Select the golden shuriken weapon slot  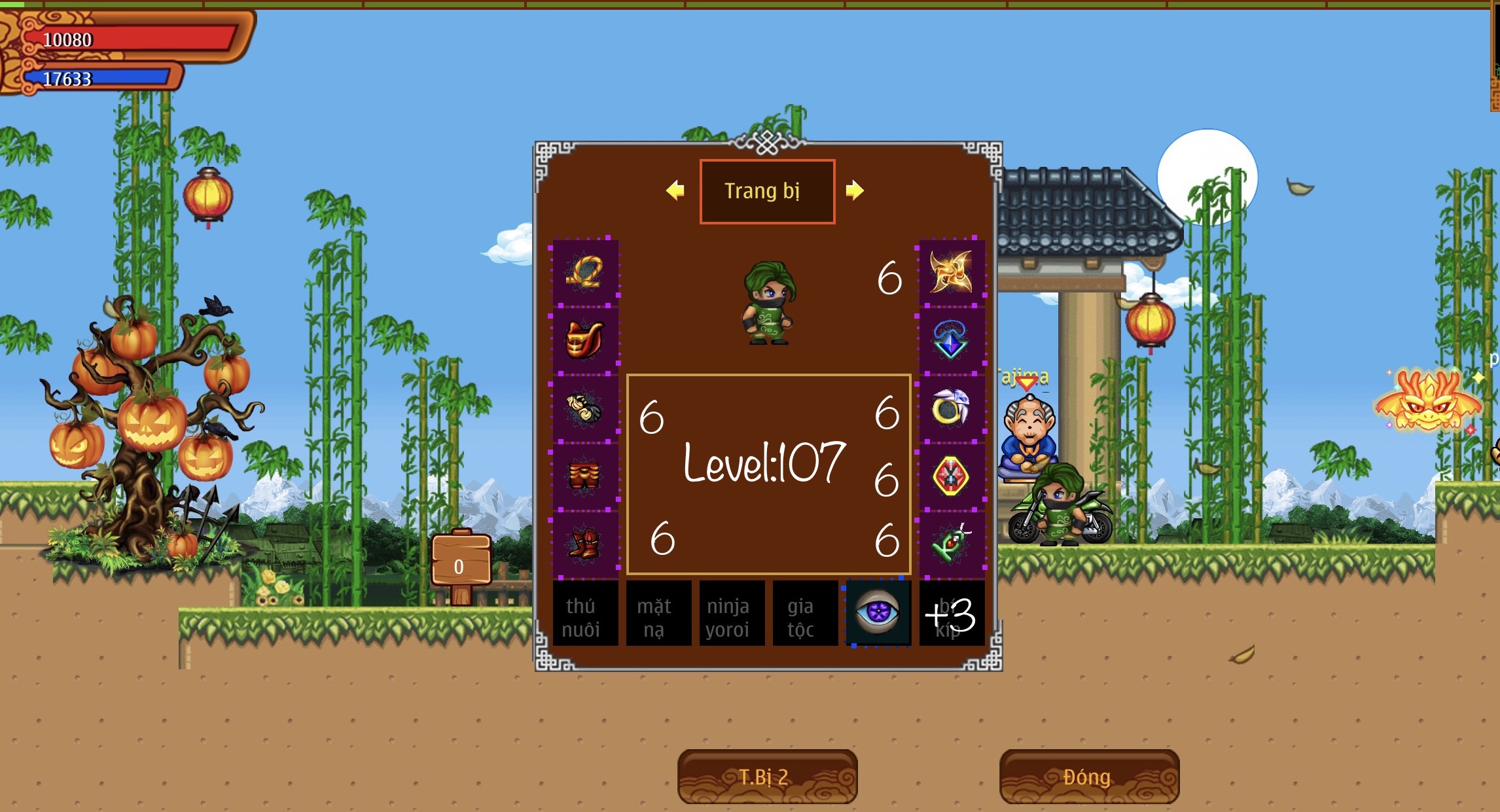point(951,272)
